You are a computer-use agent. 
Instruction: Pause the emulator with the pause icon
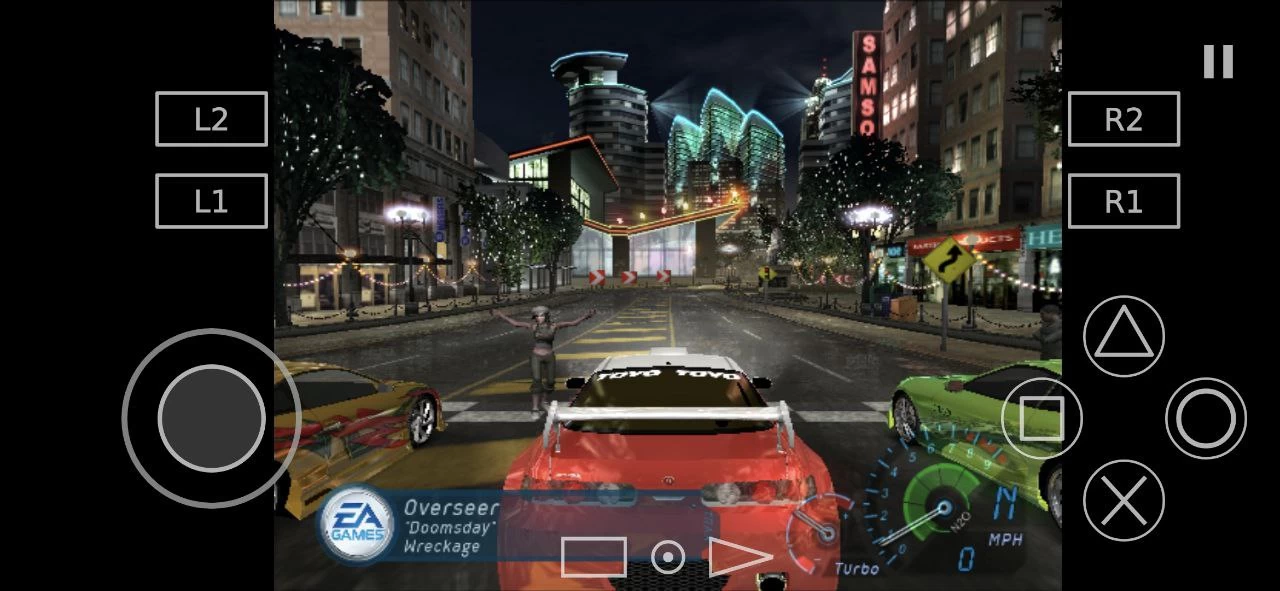click(x=1218, y=62)
